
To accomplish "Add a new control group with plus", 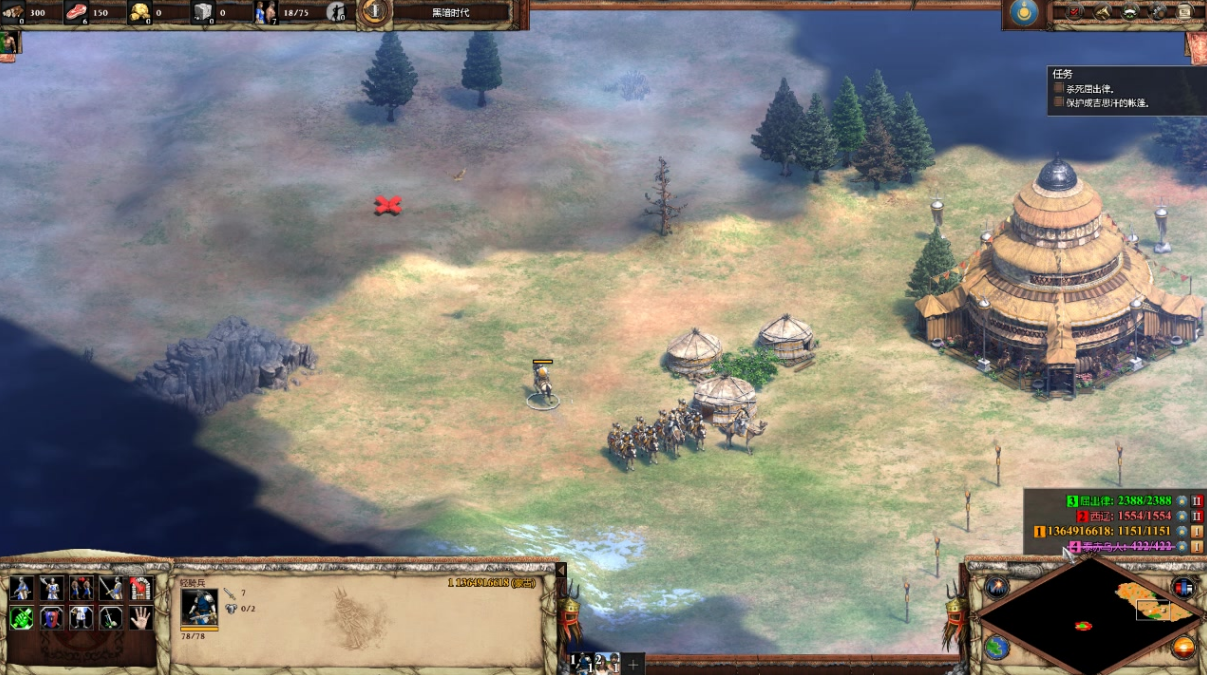I will tap(633, 663).
